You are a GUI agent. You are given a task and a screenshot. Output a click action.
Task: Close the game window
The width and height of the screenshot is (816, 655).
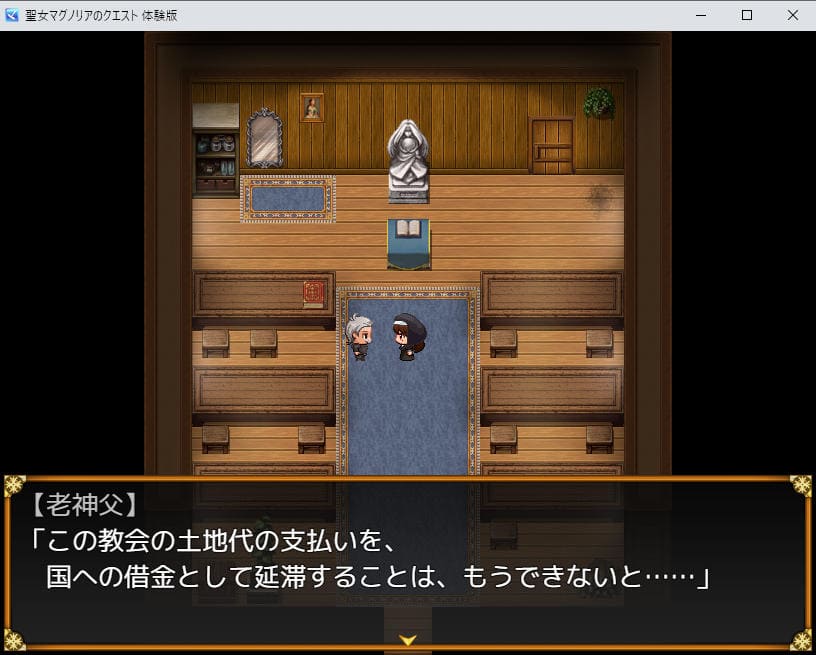792,15
